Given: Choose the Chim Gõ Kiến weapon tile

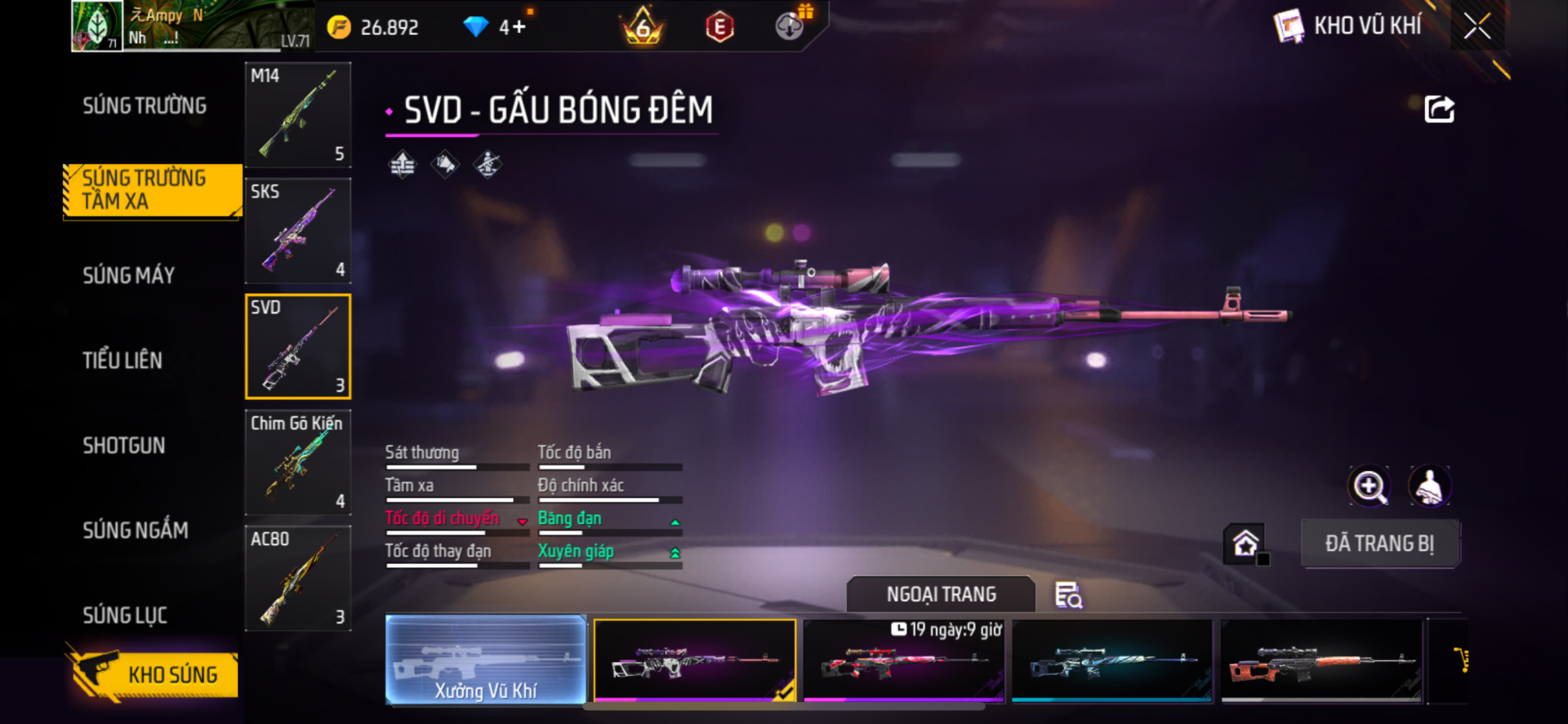Looking at the screenshot, I should pos(298,463).
